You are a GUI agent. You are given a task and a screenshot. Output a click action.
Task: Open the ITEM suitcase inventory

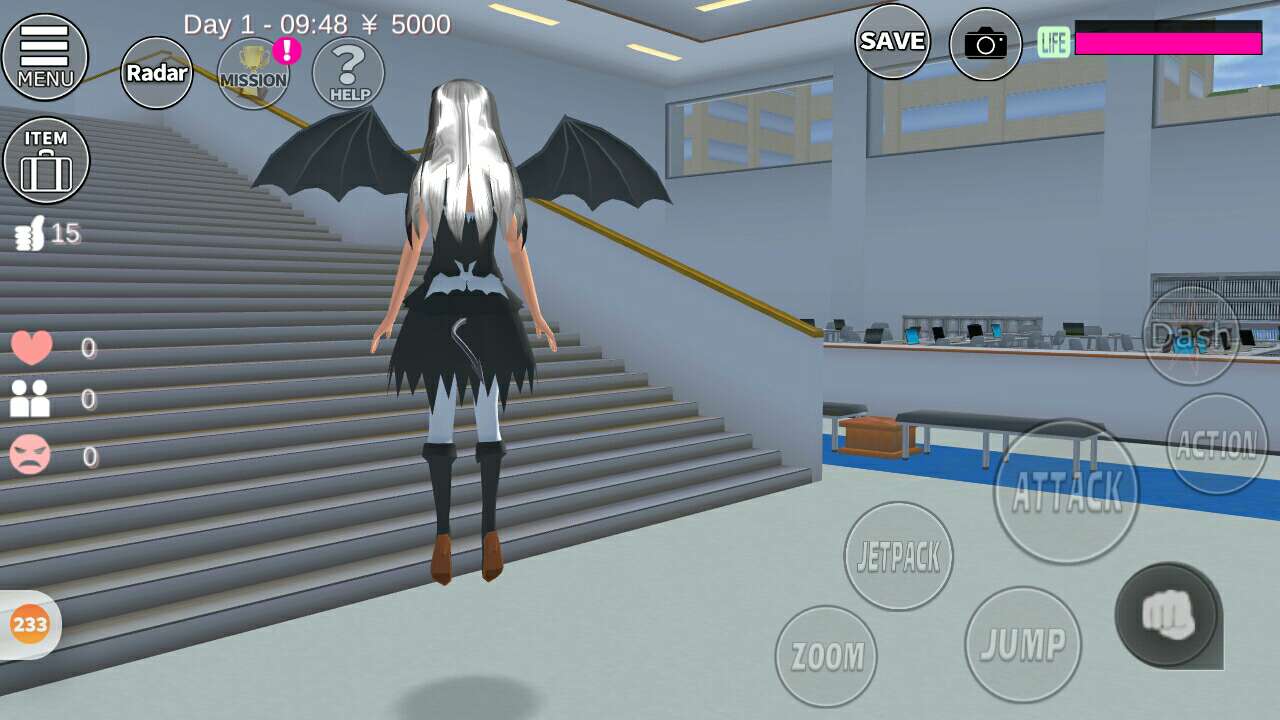tap(46, 160)
